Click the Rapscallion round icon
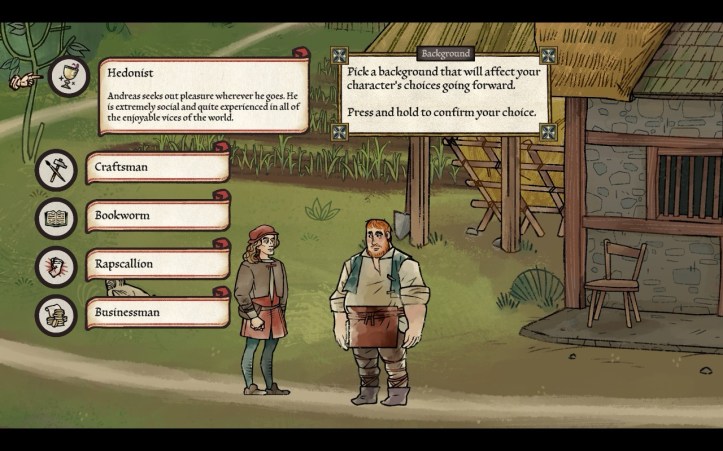The height and width of the screenshot is (451, 723). (56, 266)
